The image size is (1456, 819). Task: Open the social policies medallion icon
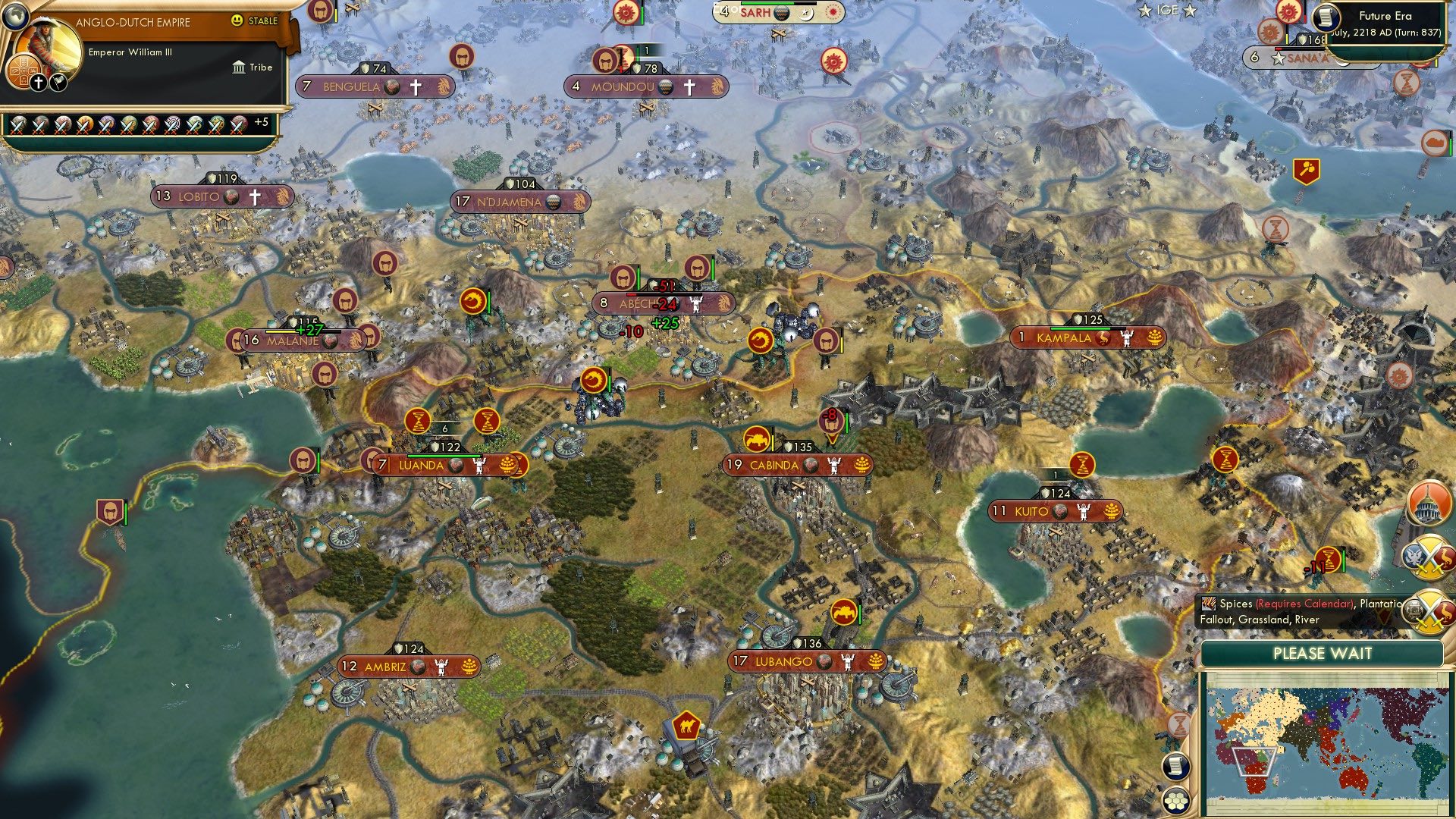tap(24, 70)
